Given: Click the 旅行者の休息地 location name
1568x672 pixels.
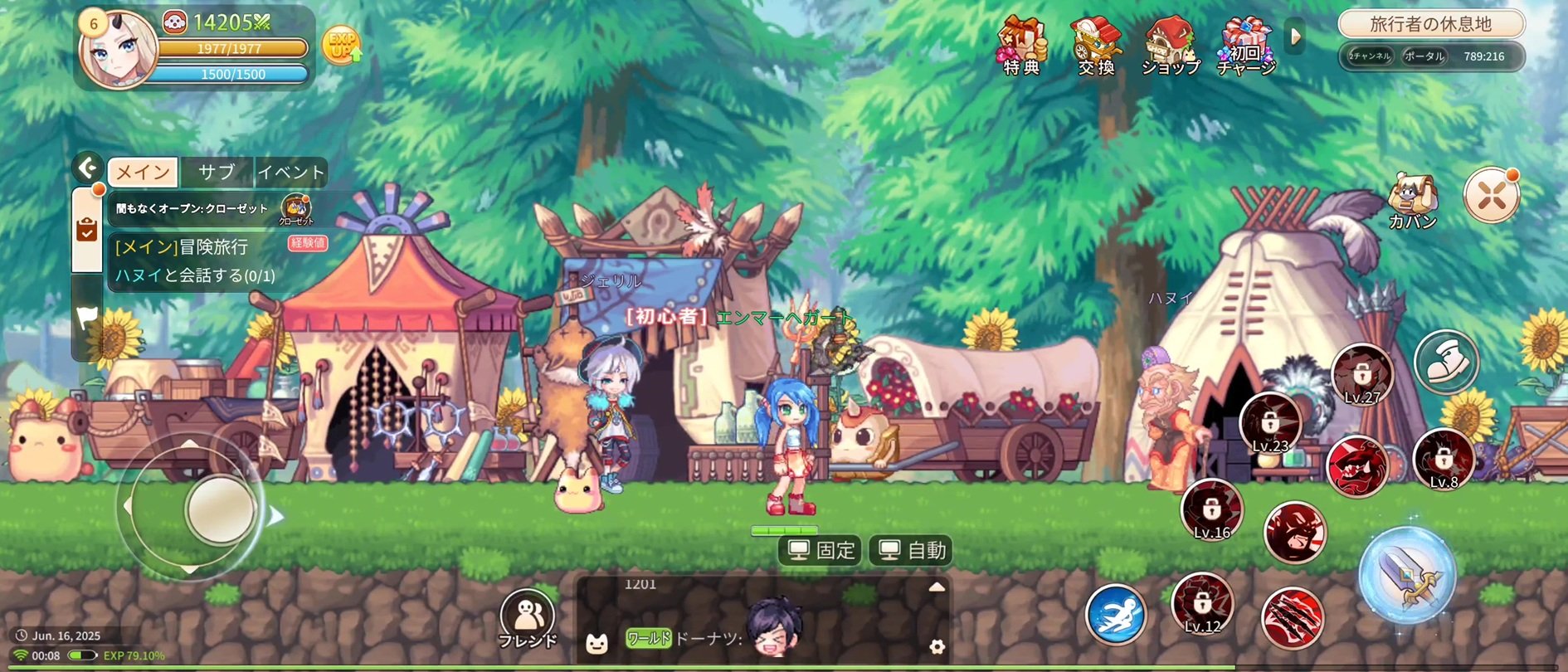Looking at the screenshot, I should pos(1431,24).
